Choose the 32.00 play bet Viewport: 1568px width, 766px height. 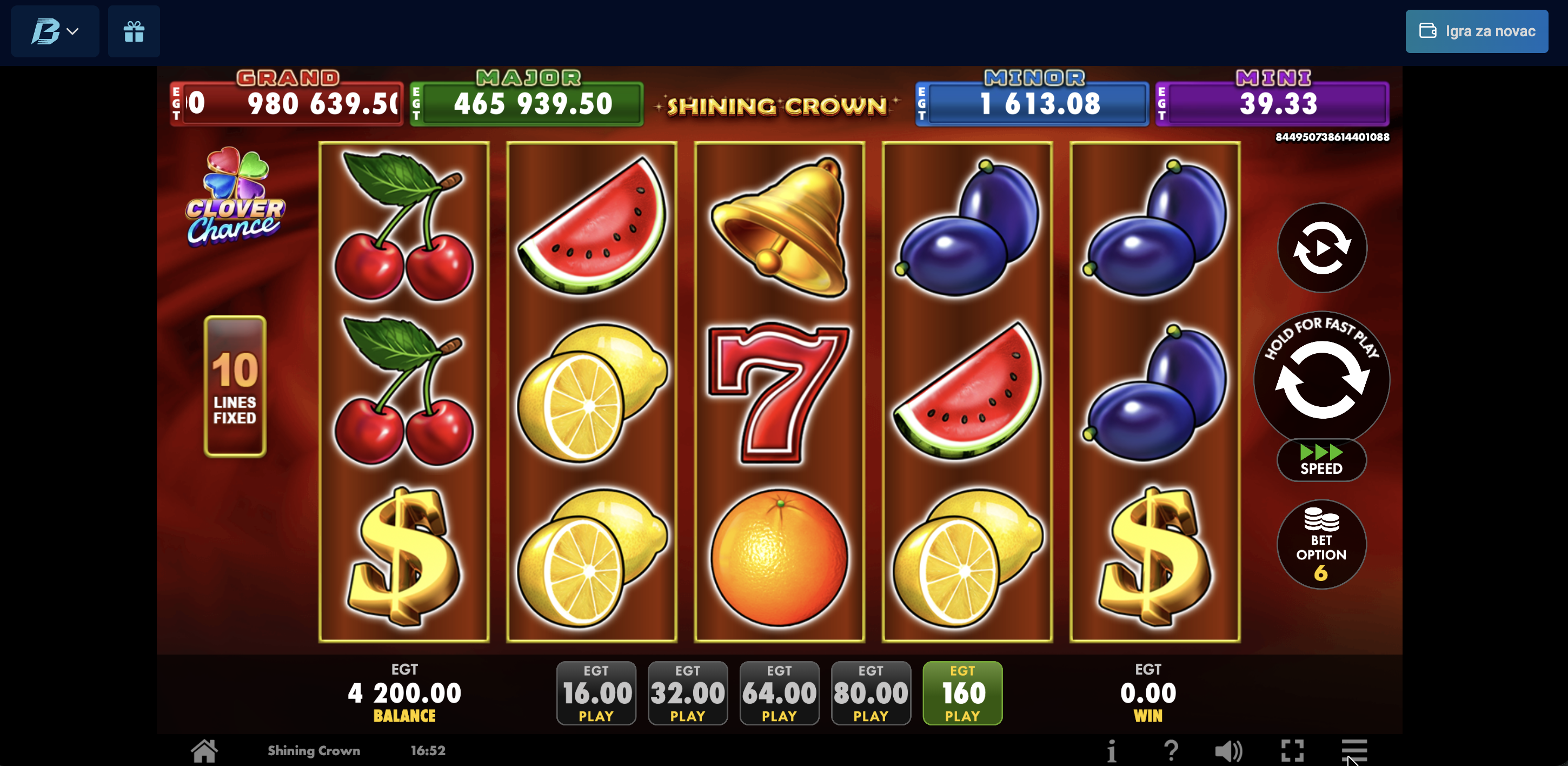(687, 693)
